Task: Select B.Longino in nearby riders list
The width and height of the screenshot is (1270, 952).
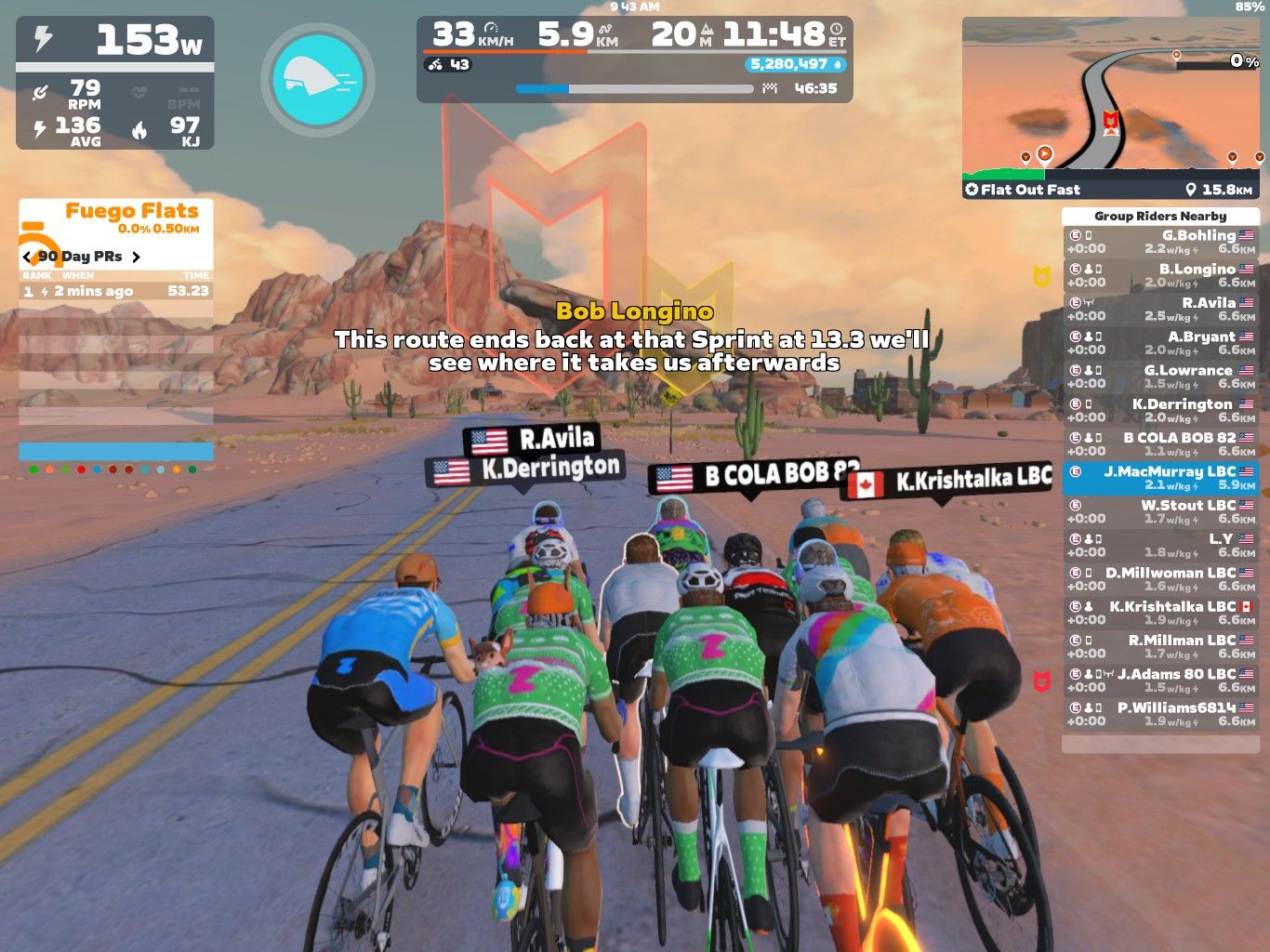Action: click(1160, 275)
